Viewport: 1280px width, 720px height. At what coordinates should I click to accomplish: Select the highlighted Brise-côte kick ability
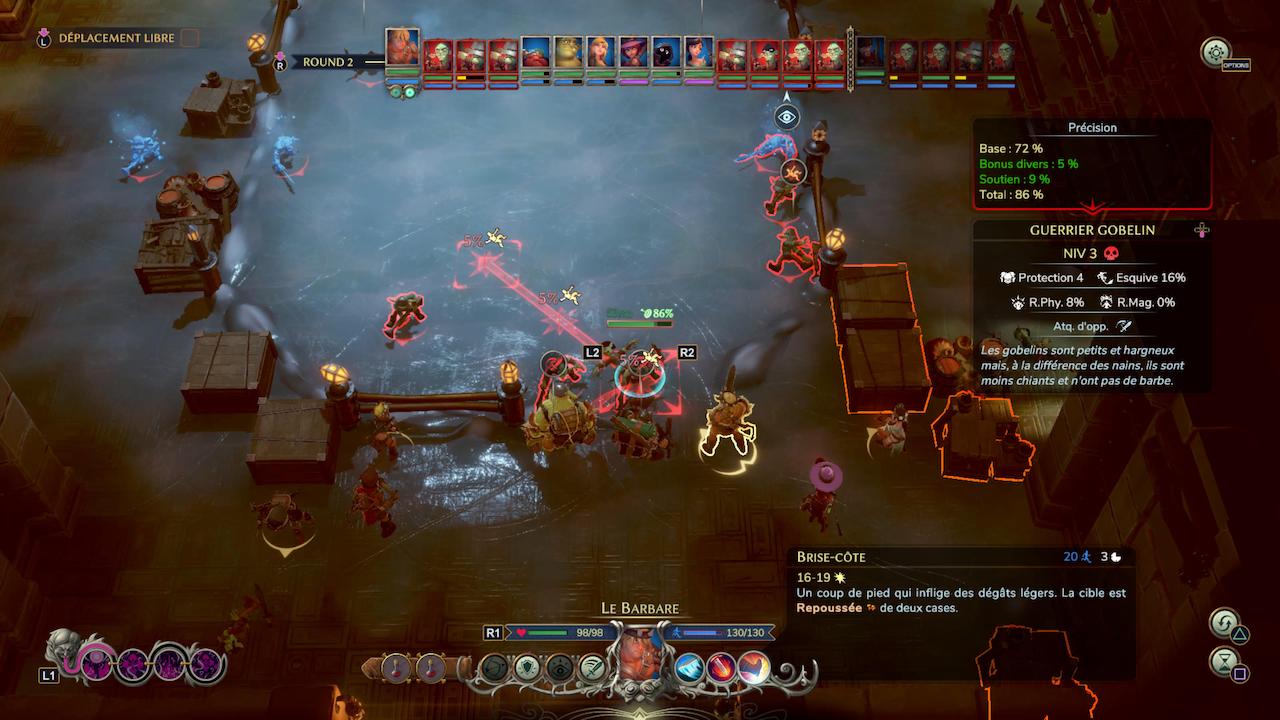(x=754, y=668)
